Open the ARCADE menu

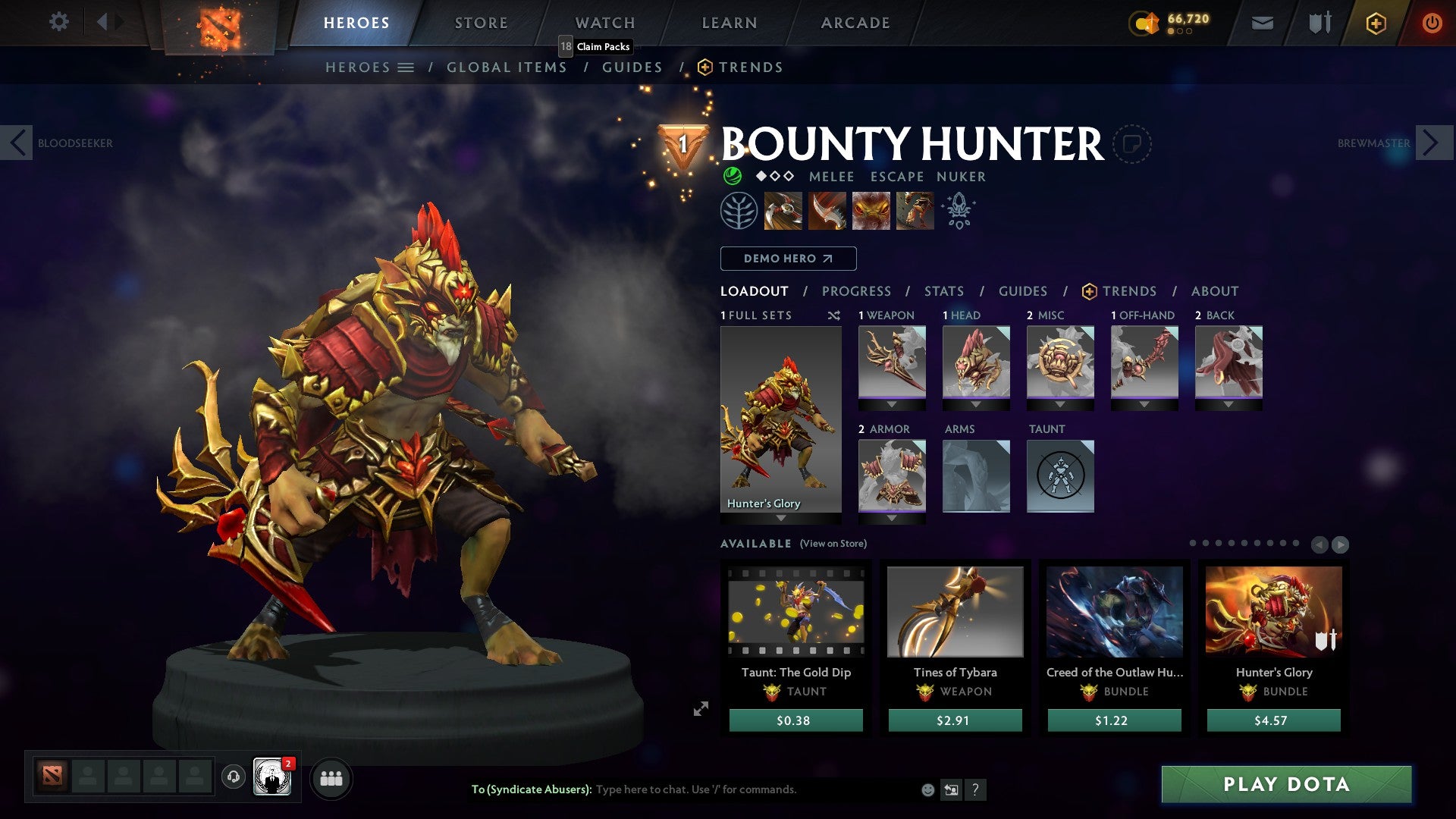[x=855, y=23]
